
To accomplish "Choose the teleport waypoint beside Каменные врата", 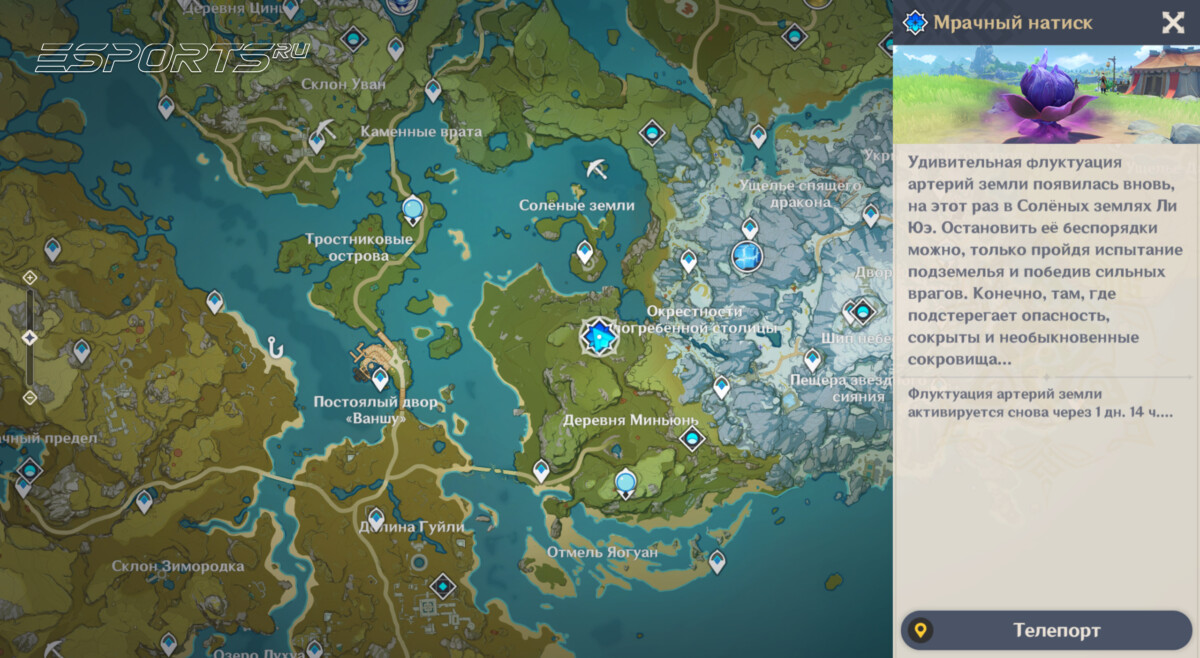I will click(x=317, y=141).
